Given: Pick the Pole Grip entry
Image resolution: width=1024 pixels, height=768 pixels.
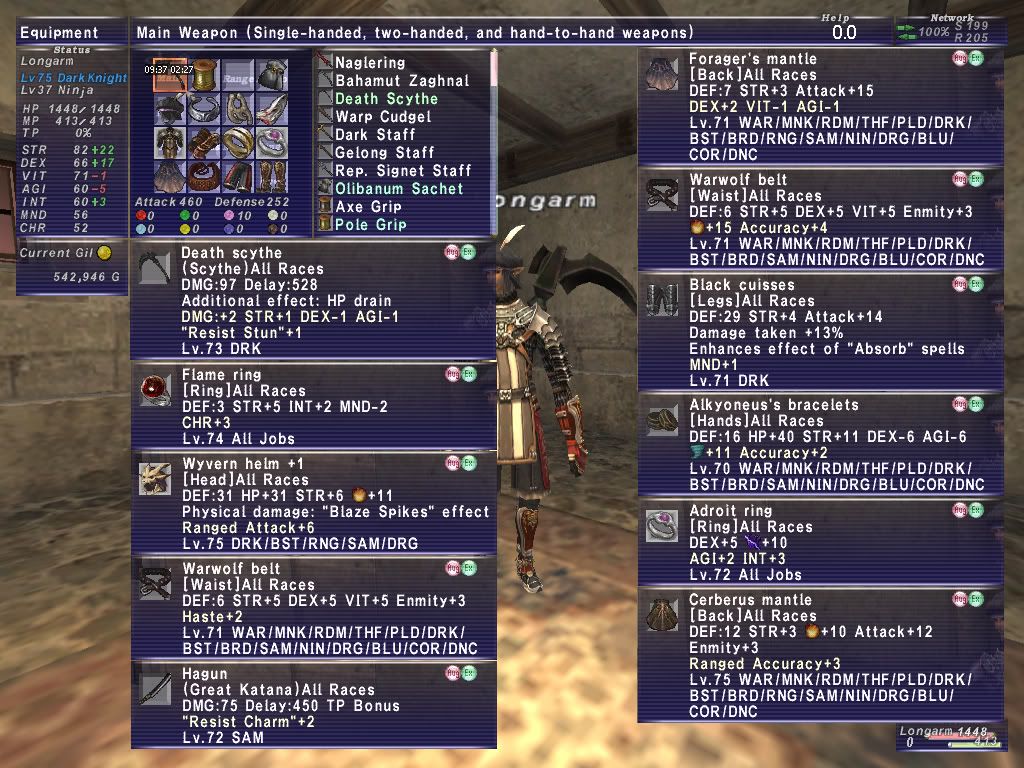Looking at the screenshot, I should (x=370, y=224).
